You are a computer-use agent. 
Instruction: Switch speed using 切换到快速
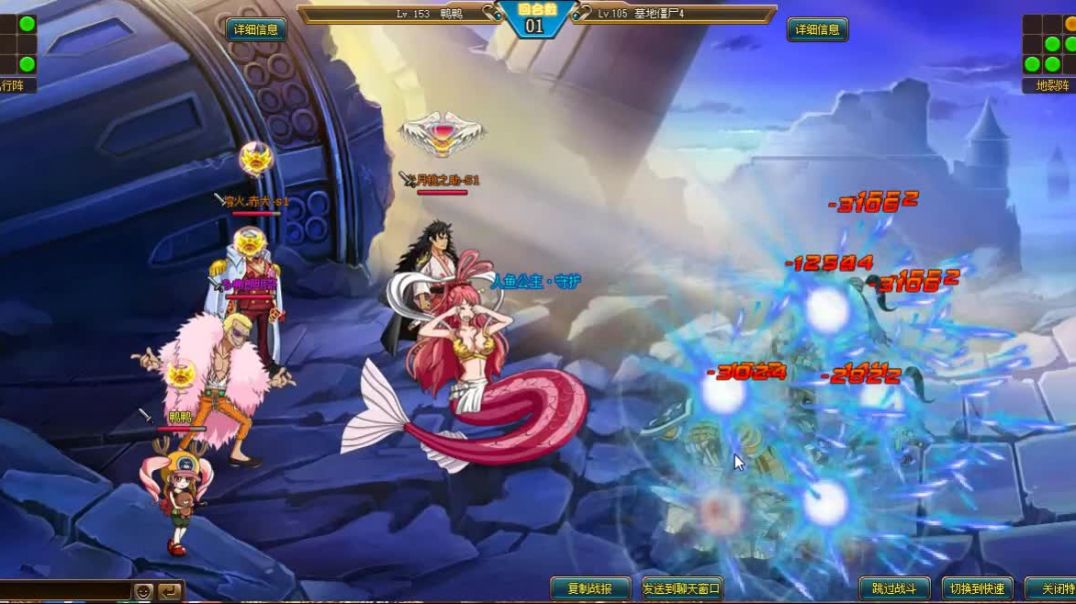click(x=977, y=589)
